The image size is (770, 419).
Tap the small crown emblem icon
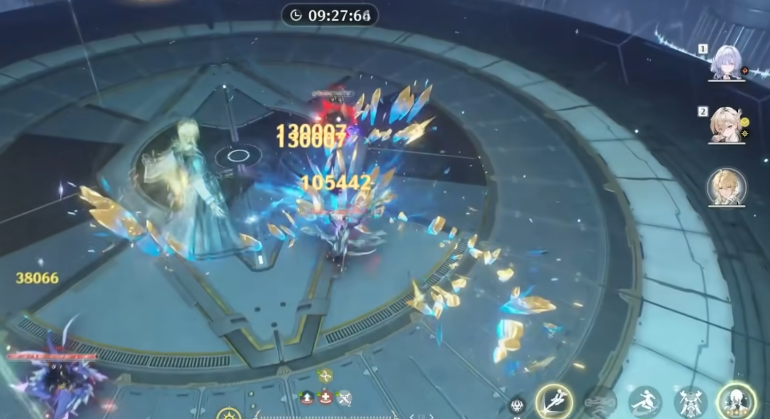click(518, 407)
